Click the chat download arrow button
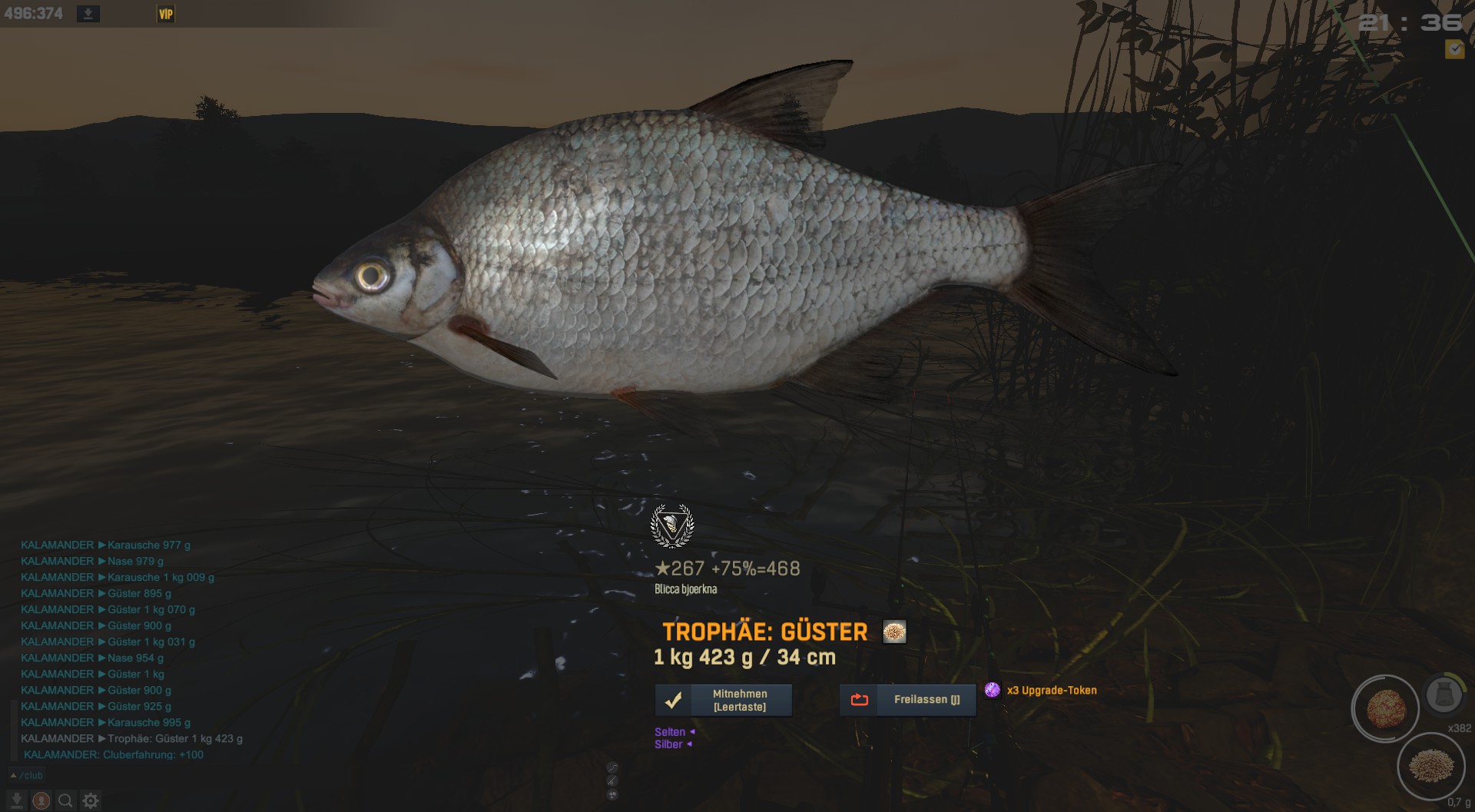This screenshot has height=812, width=1475. pos(15,800)
